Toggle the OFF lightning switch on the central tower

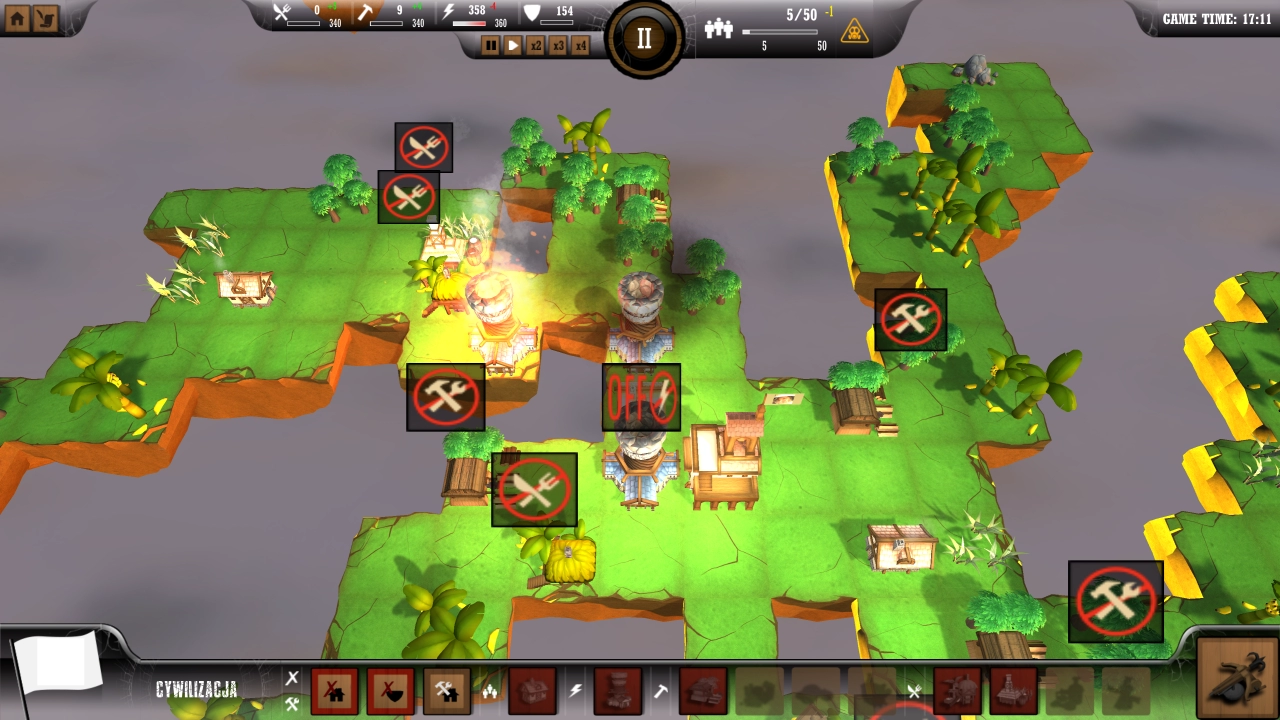(x=641, y=397)
